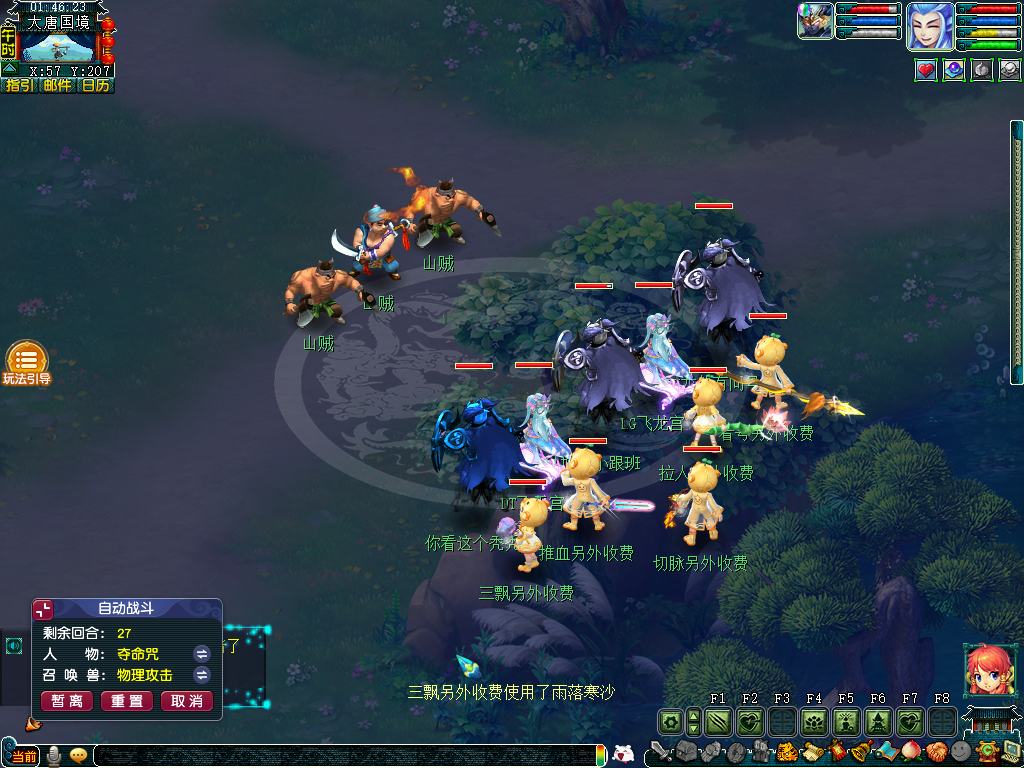Select the armored summon pet portrait

(815, 21)
